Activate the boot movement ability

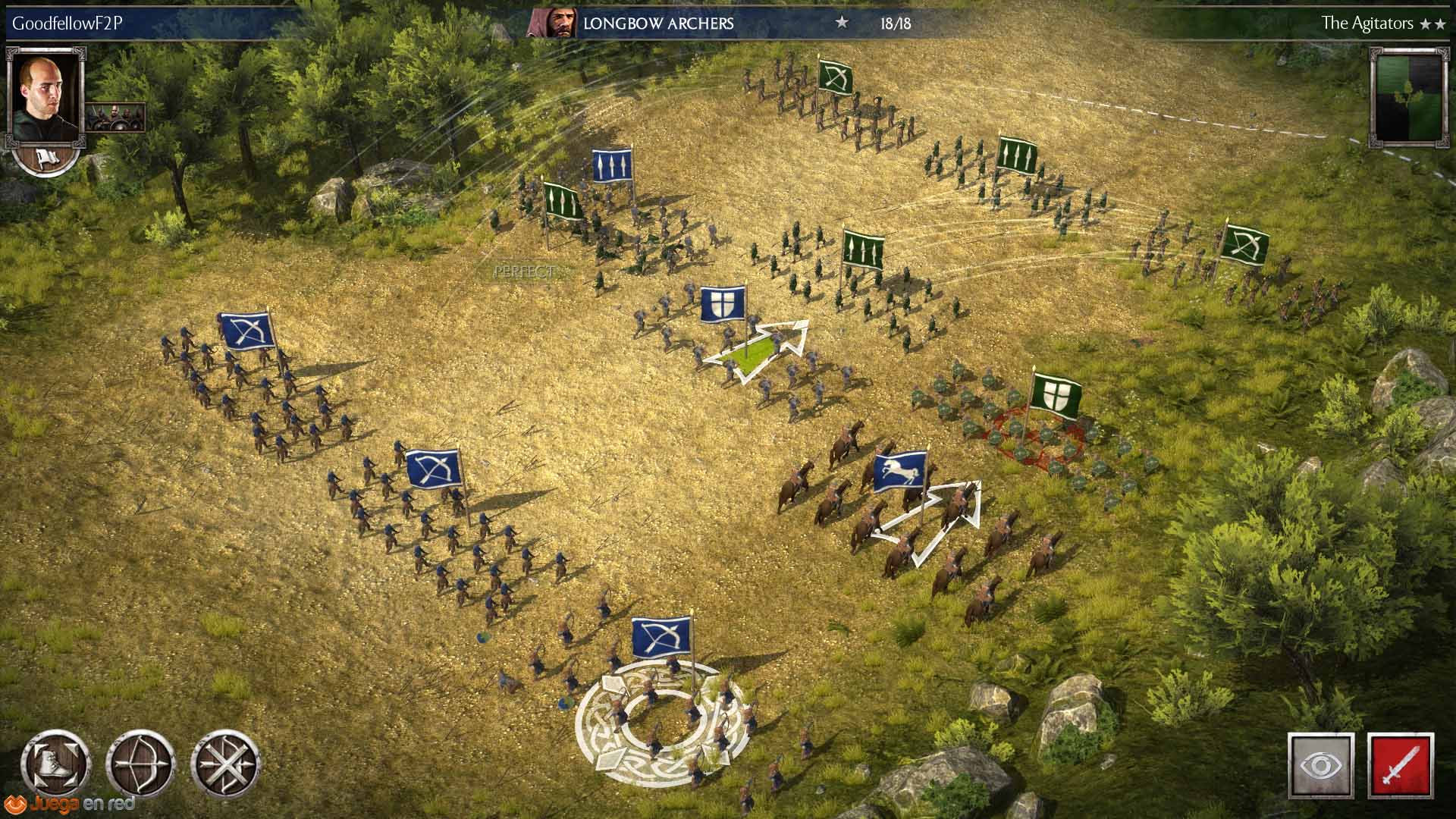click(x=57, y=764)
